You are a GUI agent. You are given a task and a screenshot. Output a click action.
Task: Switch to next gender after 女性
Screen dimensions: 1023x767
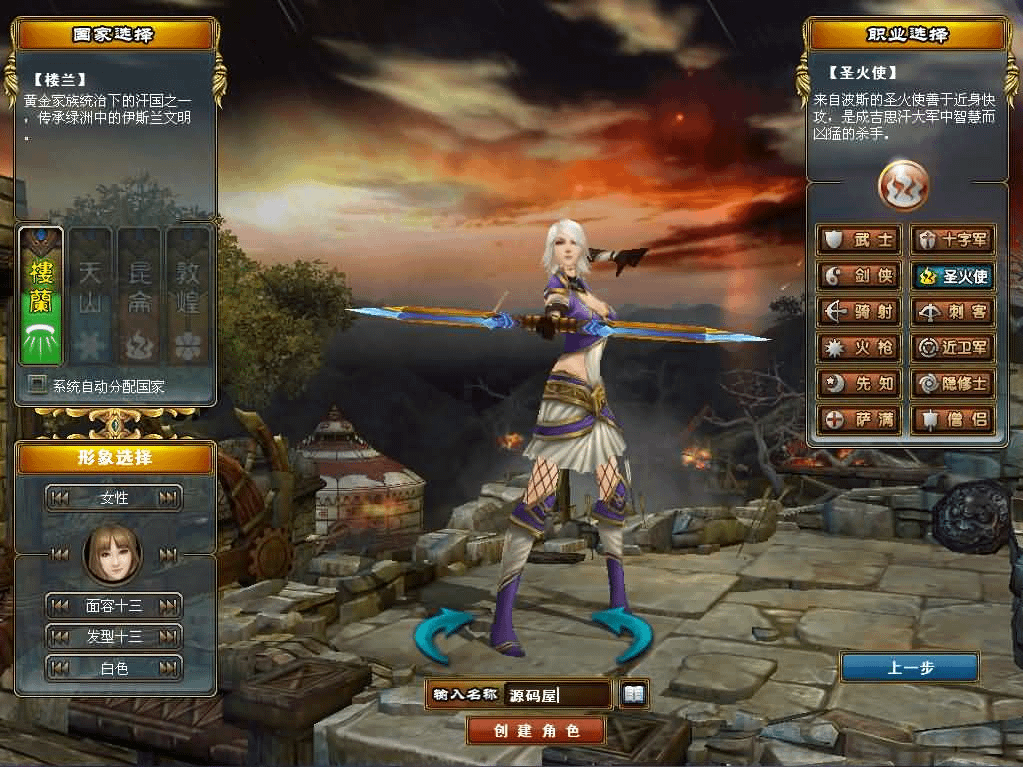coord(168,498)
